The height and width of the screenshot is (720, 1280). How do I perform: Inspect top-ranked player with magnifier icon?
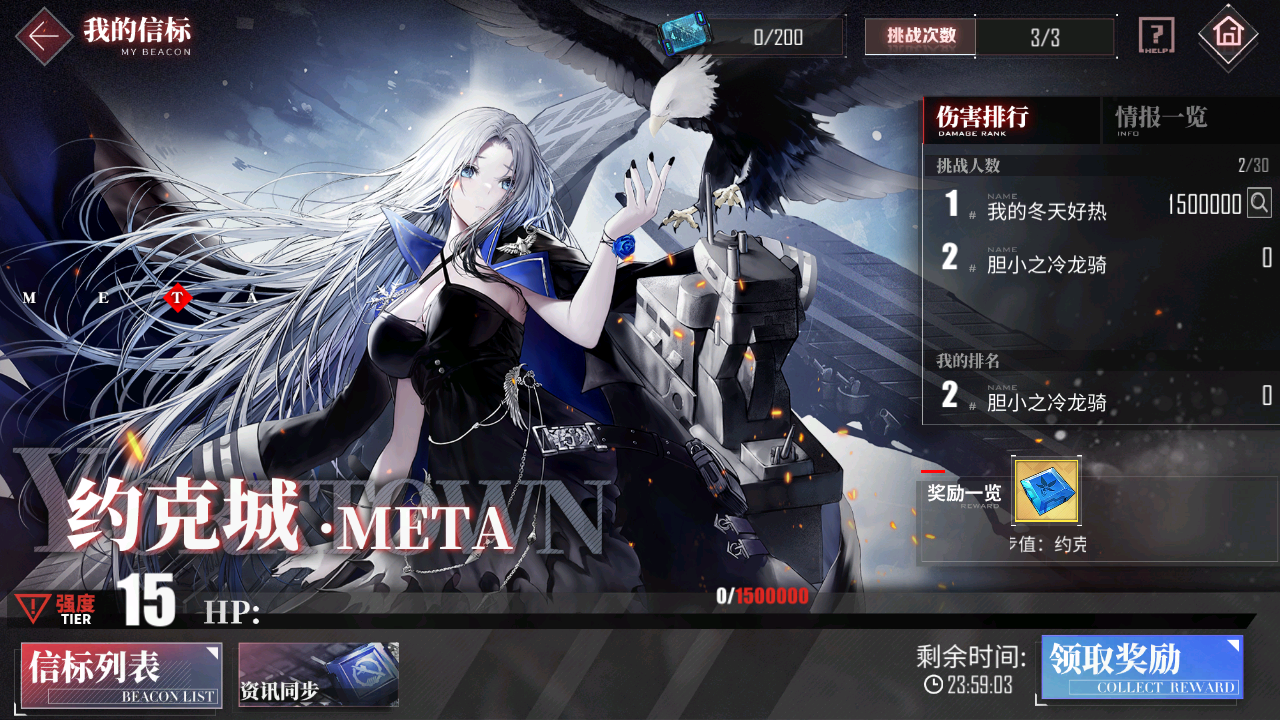click(1259, 204)
